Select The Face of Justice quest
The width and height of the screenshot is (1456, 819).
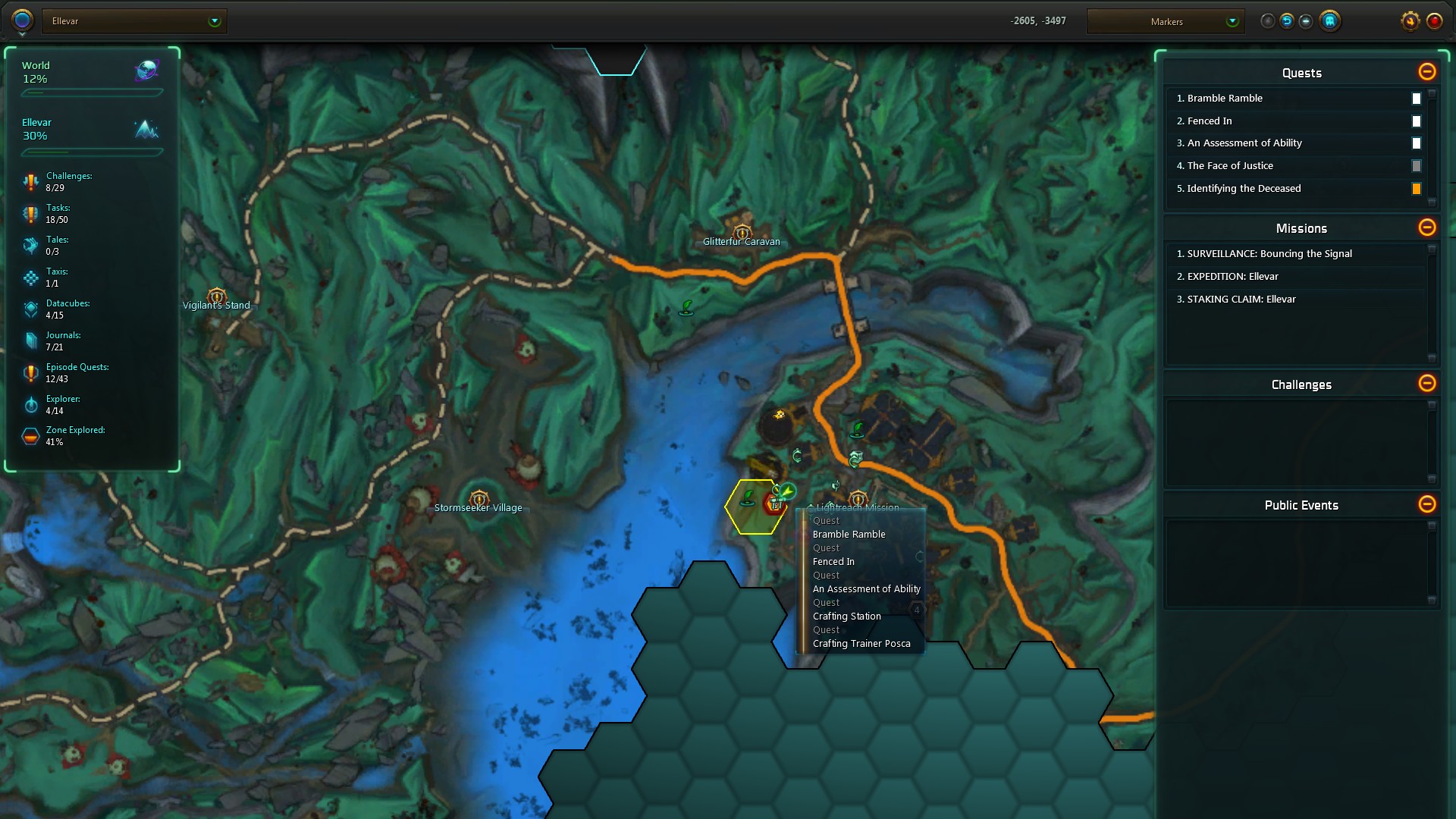pyautogui.click(x=1230, y=166)
